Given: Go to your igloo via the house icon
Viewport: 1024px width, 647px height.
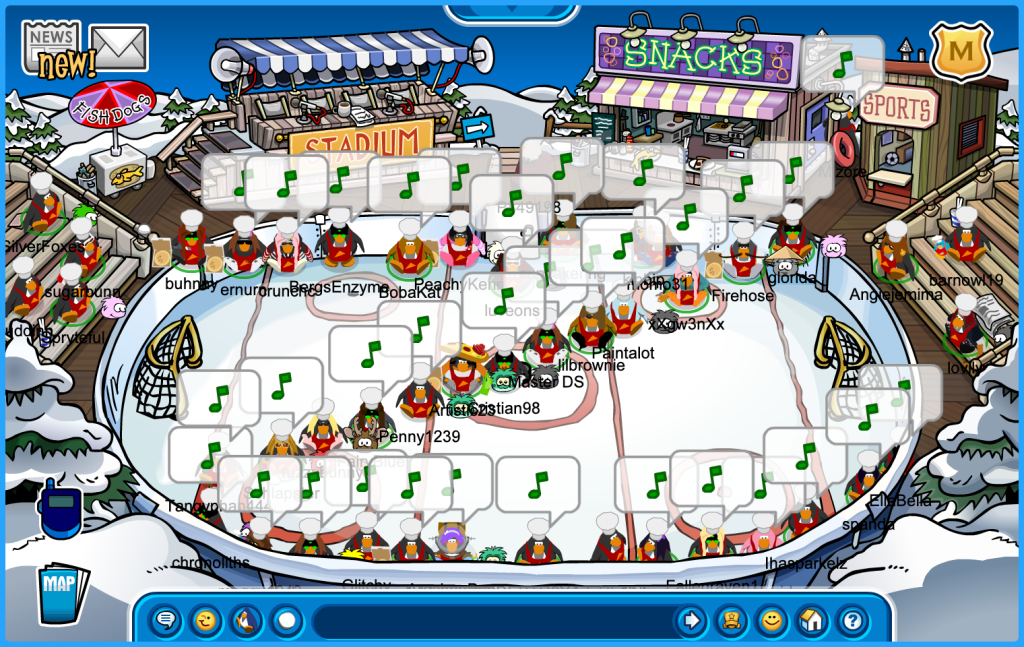Looking at the screenshot, I should [x=811, y=621].
